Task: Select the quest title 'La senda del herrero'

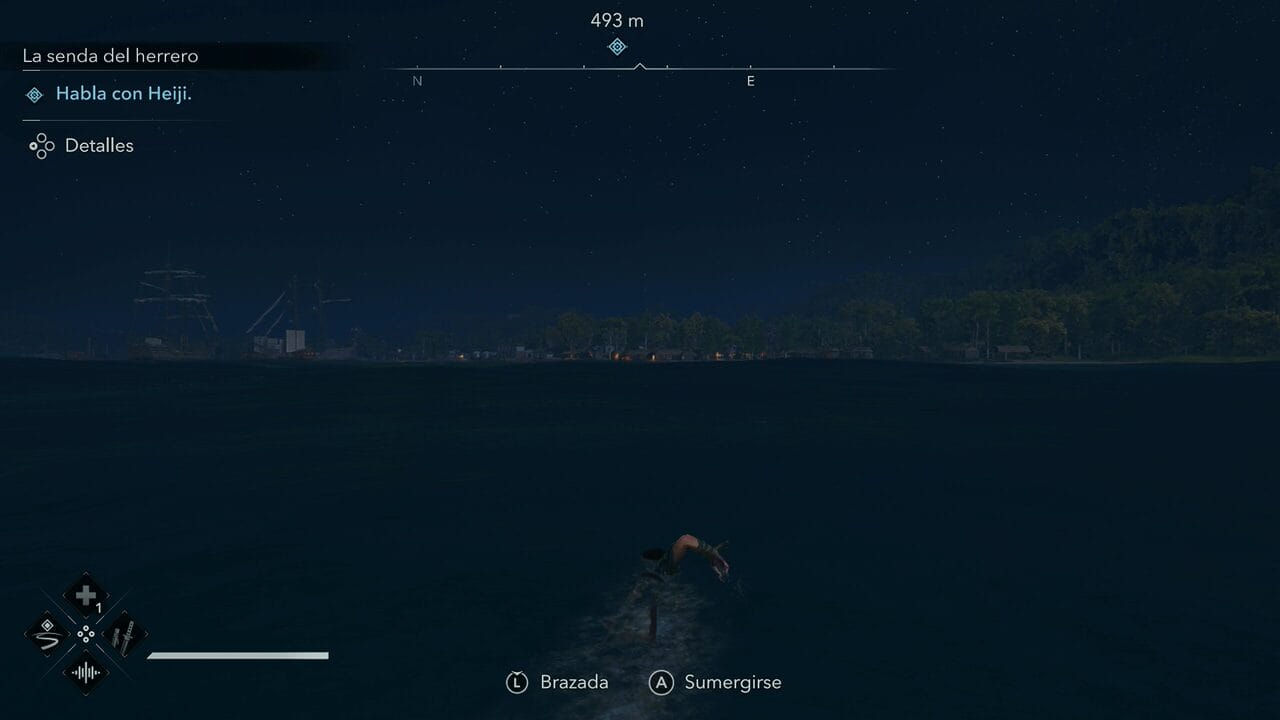Action: point(110,56)
